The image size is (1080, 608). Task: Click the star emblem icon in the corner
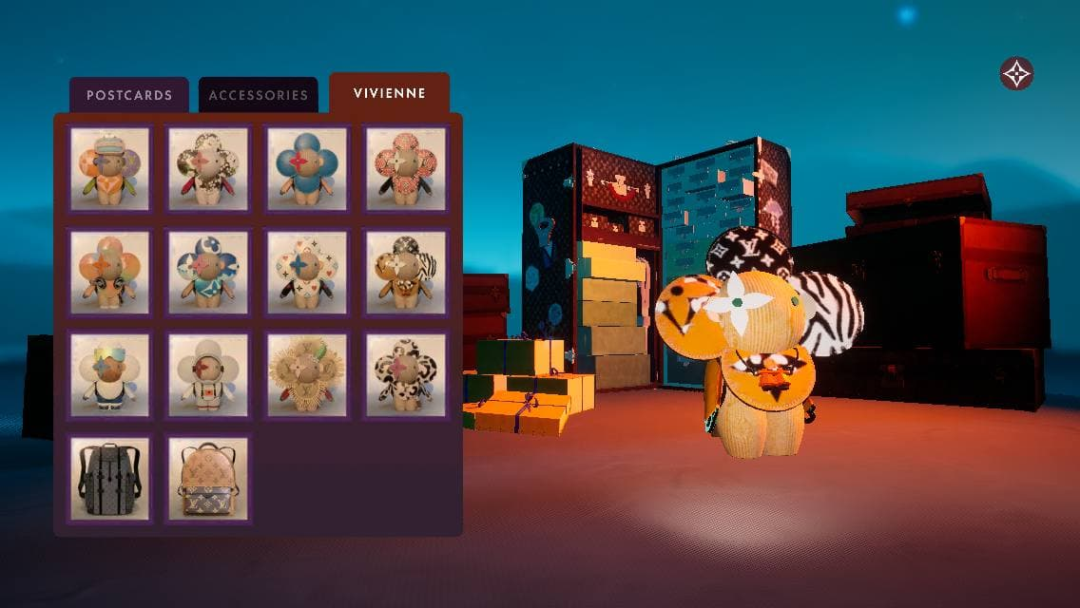tap(1016, 73)
